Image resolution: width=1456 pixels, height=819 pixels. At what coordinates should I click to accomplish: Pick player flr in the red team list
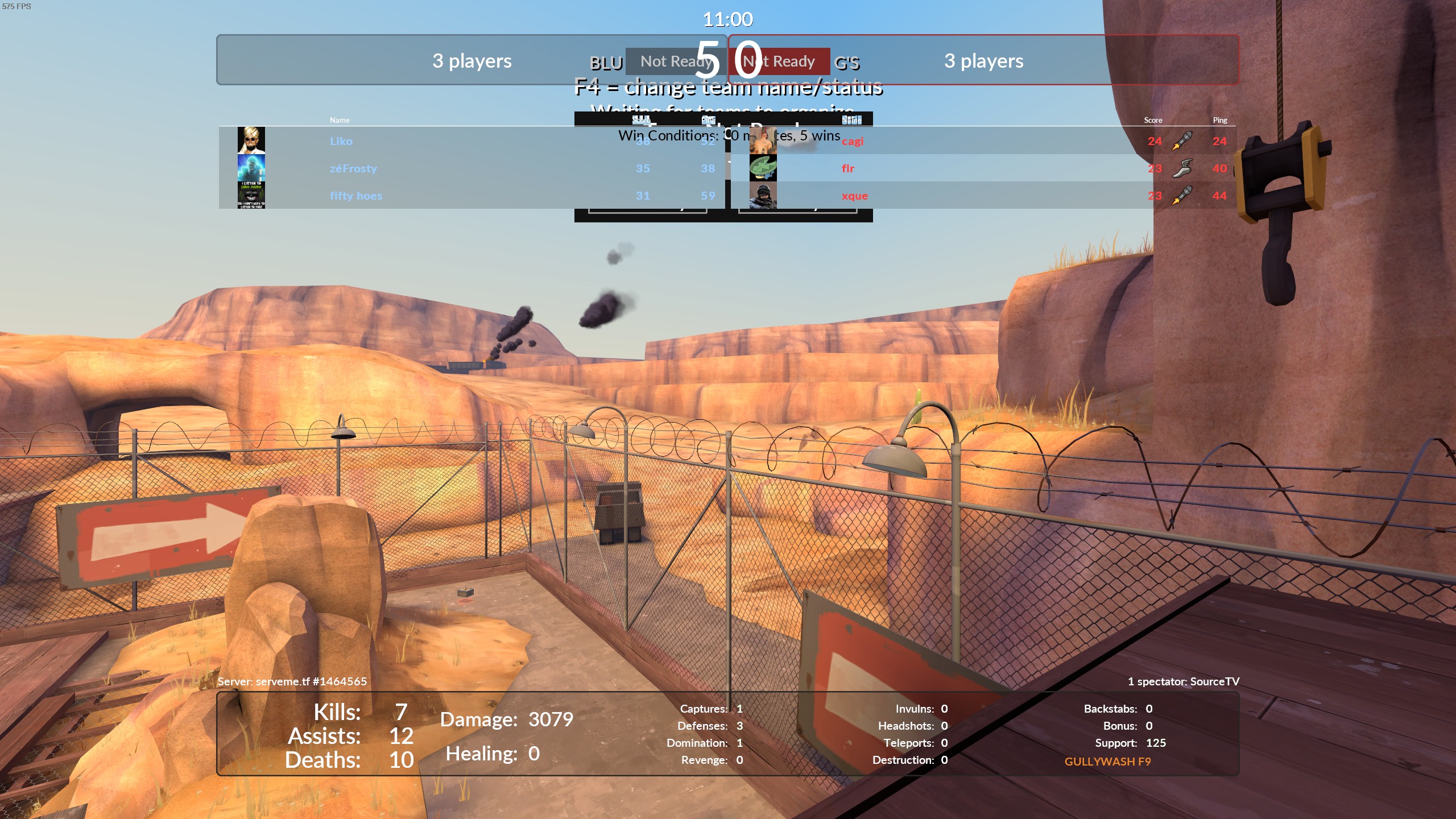click(848, 168)
